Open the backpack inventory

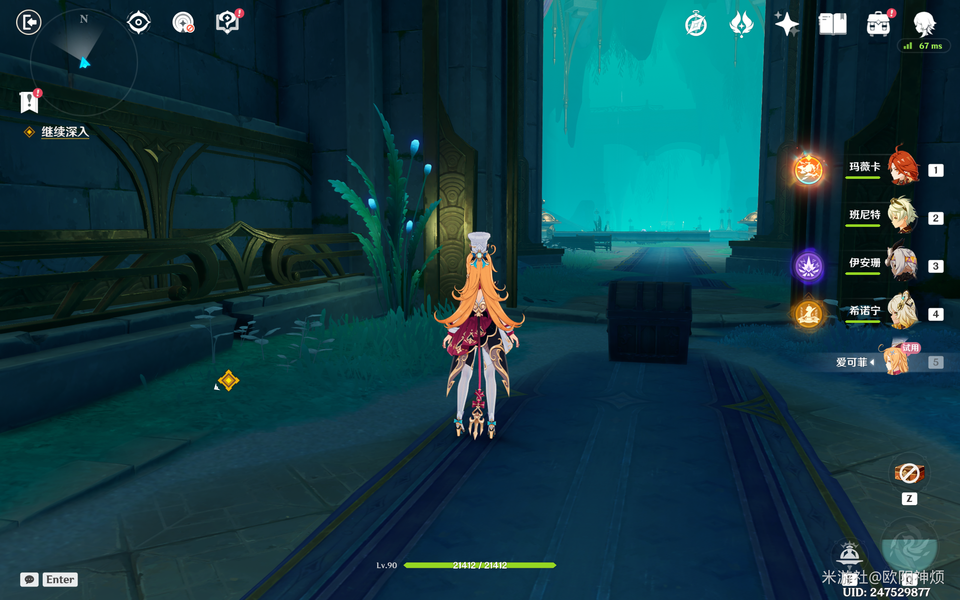[x=879, y=24]
